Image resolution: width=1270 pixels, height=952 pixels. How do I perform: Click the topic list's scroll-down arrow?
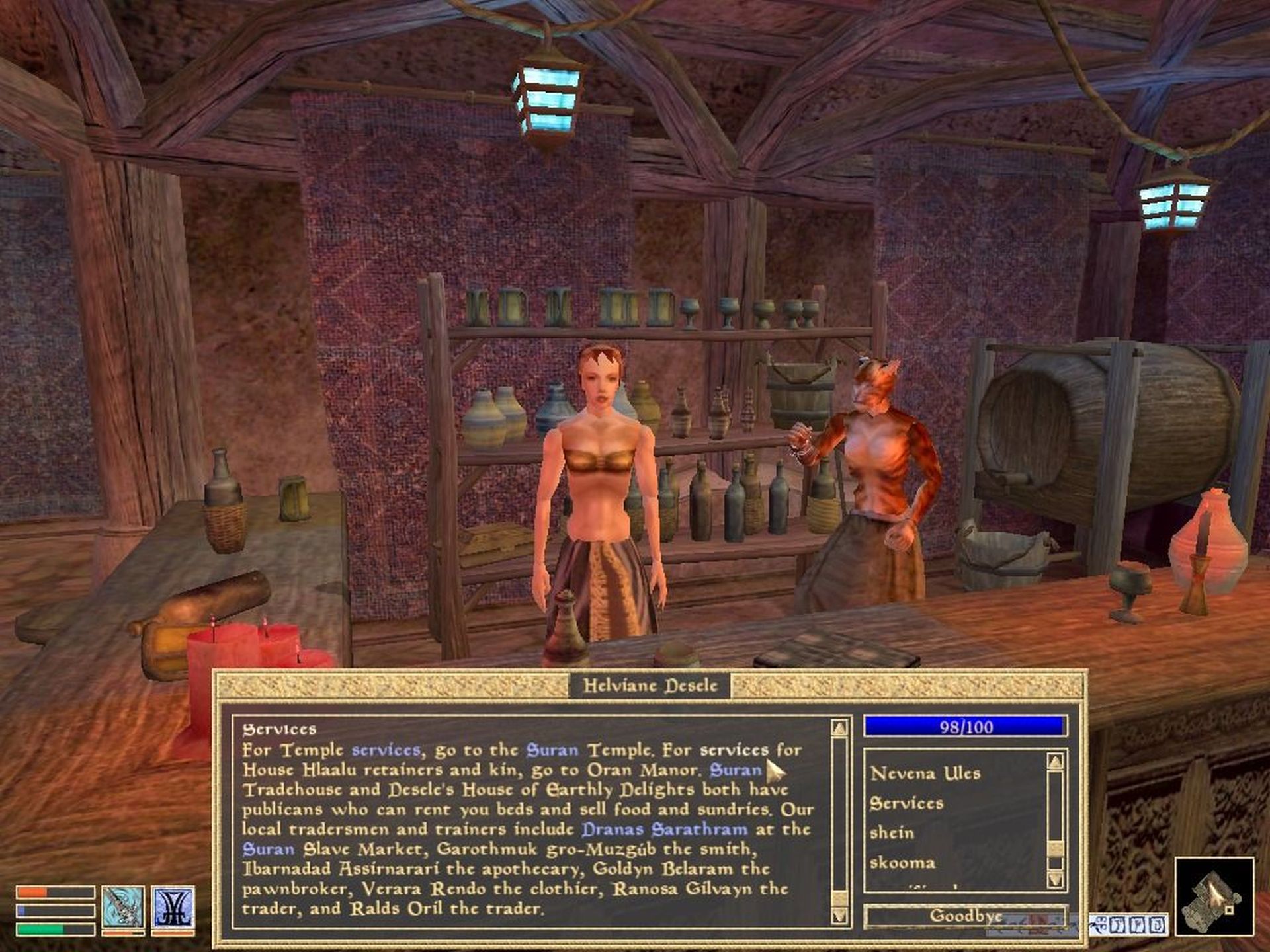tap(1055, 879)
